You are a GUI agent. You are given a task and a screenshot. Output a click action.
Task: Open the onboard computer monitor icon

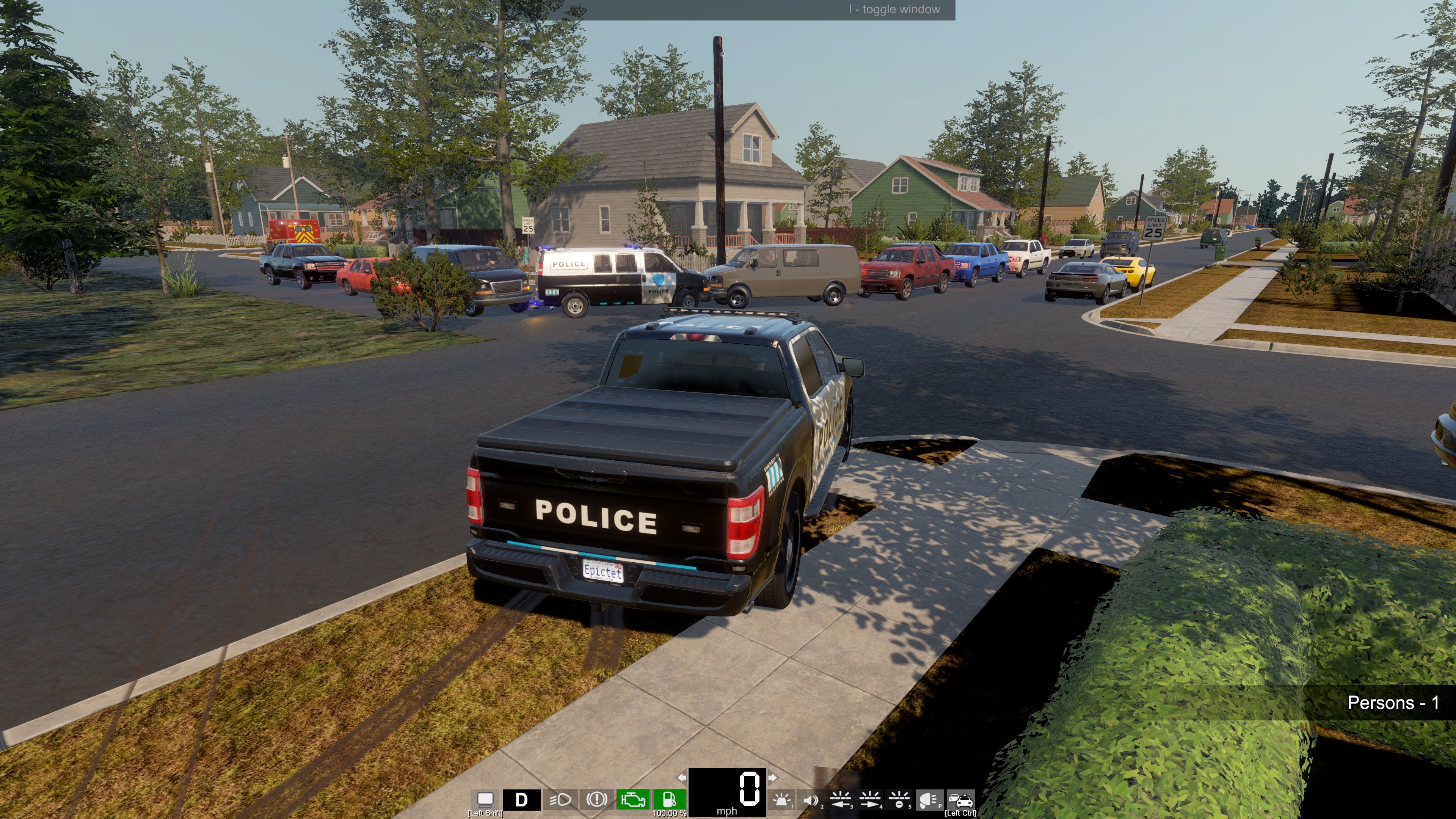click(x=485, y=799)
